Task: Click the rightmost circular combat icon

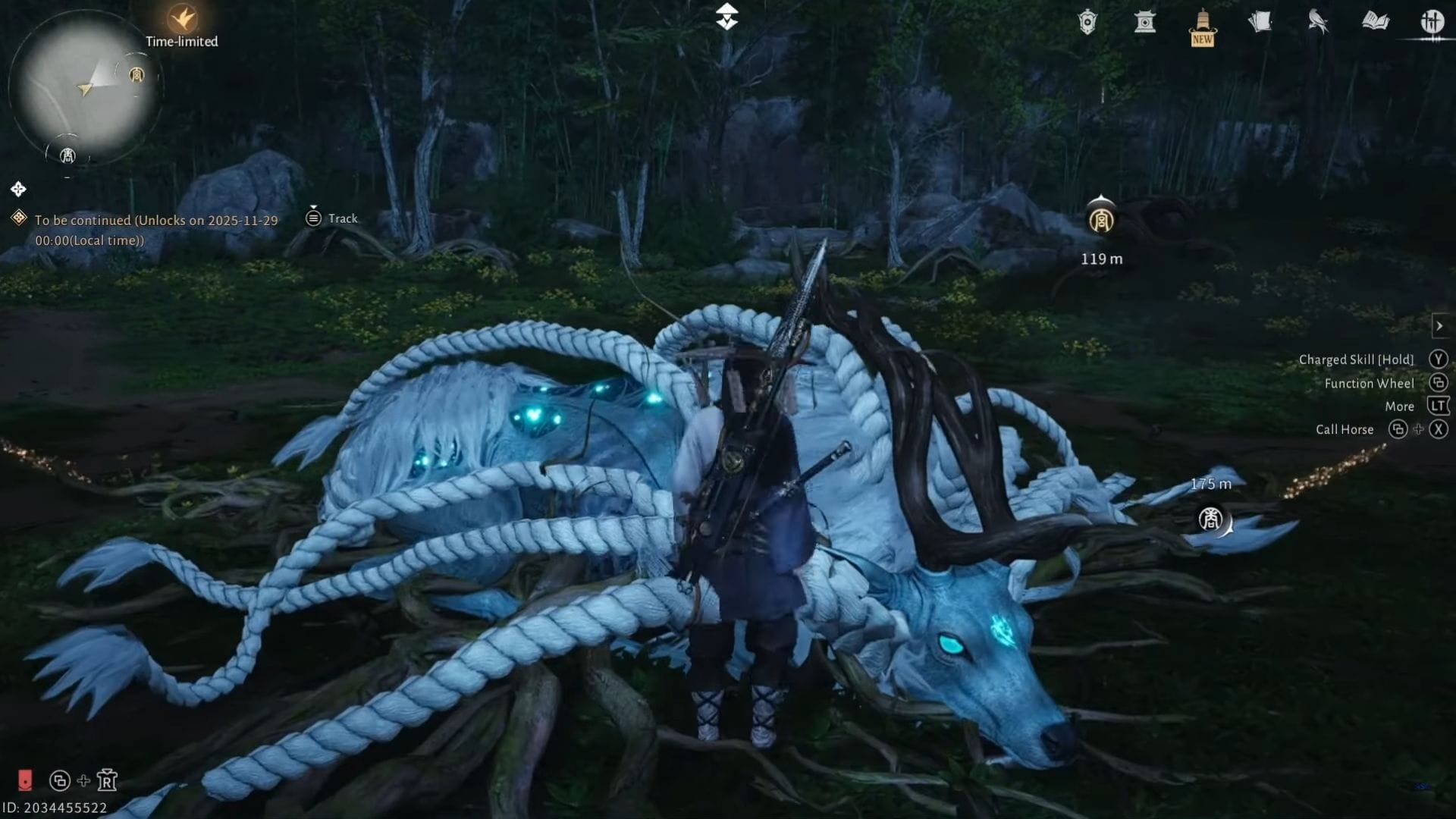Action: [1433, 22]
